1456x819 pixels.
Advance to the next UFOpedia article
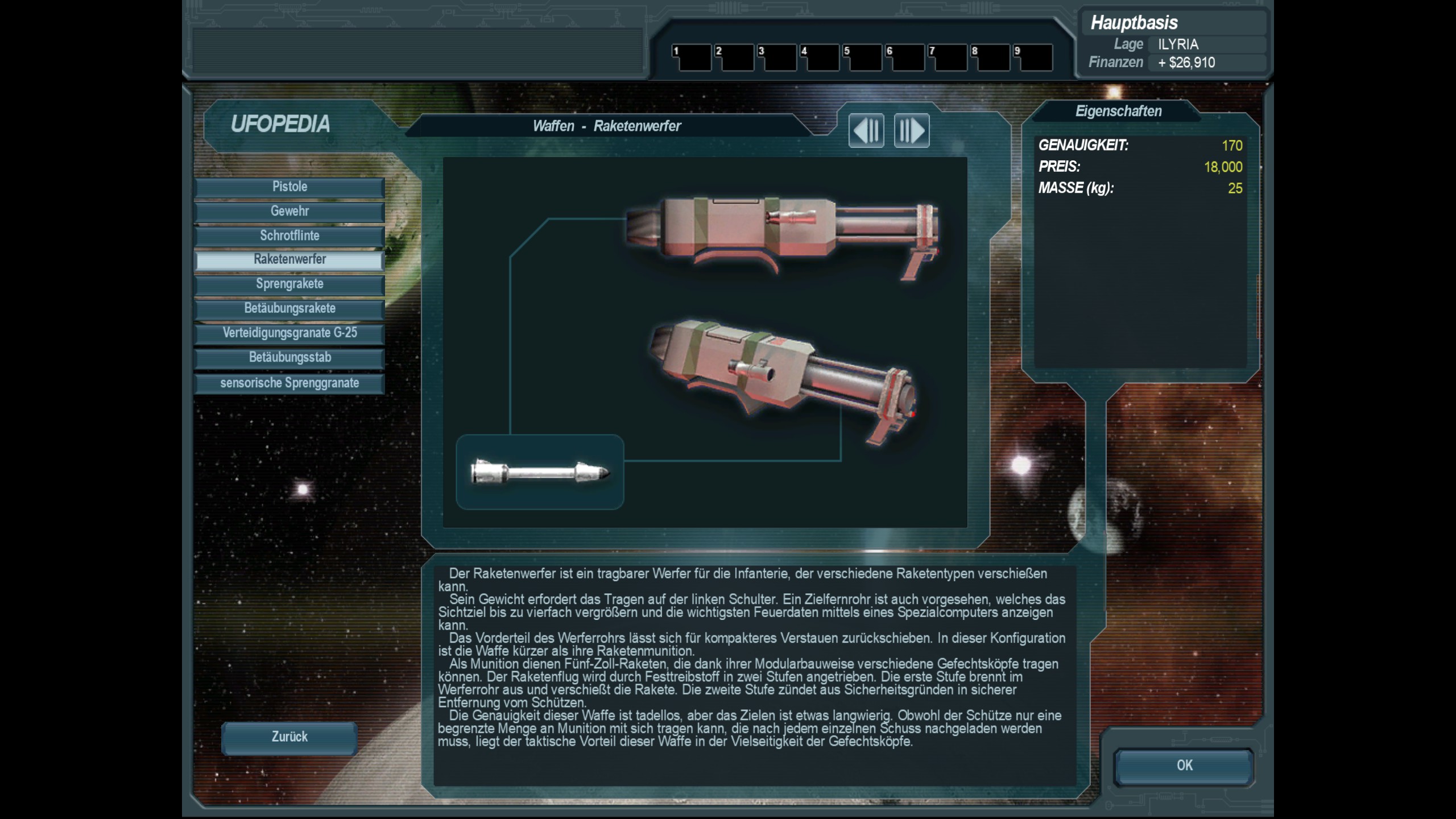(x=912, y=131)
